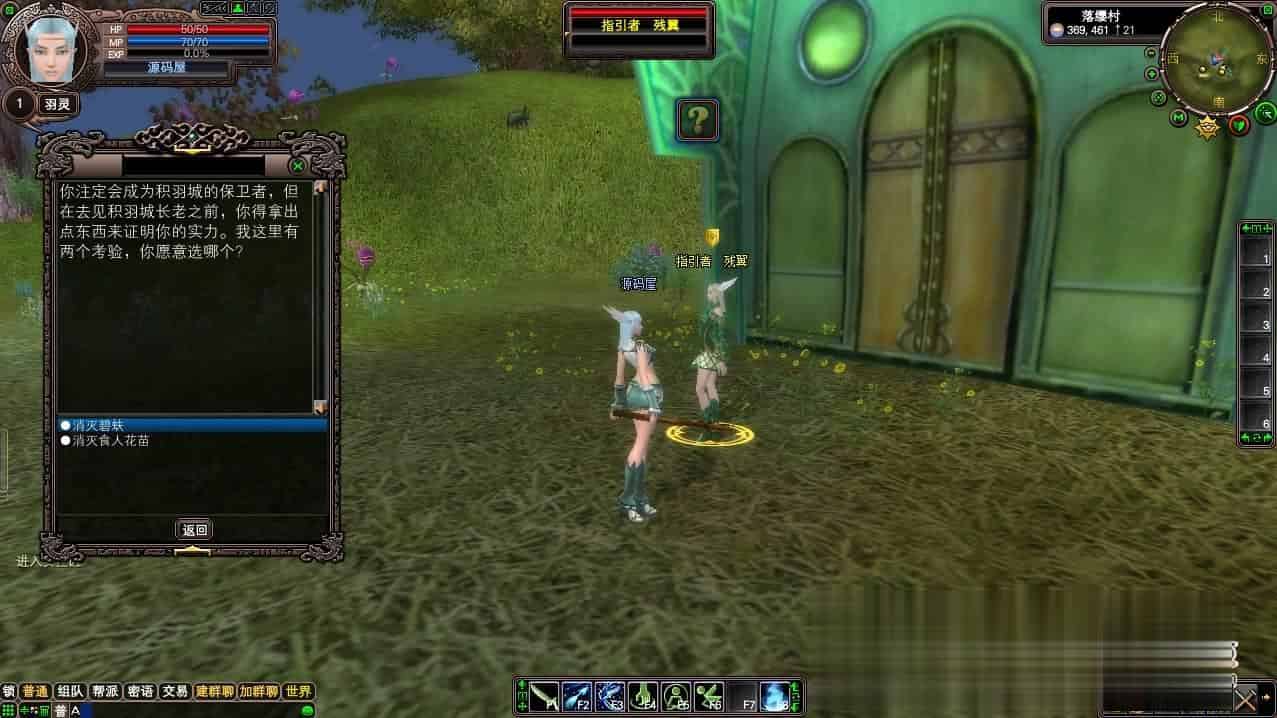Activate the sword attack skill on hotbar
The height and width of the screenshot is (718, 1277).
544,696
